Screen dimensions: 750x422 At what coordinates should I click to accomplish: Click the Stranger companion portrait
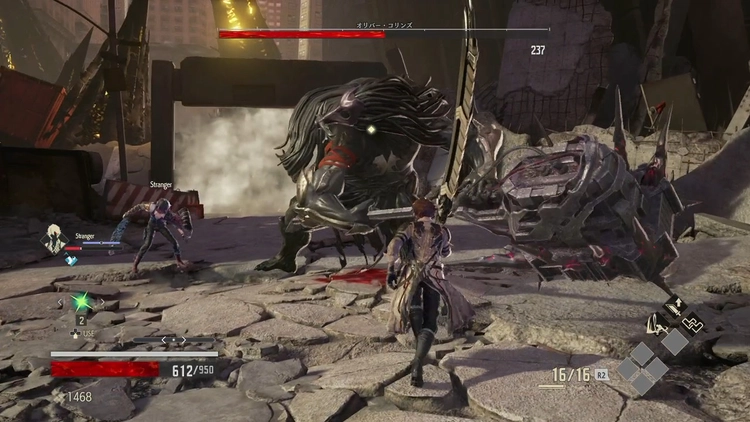tap(53, 240)
